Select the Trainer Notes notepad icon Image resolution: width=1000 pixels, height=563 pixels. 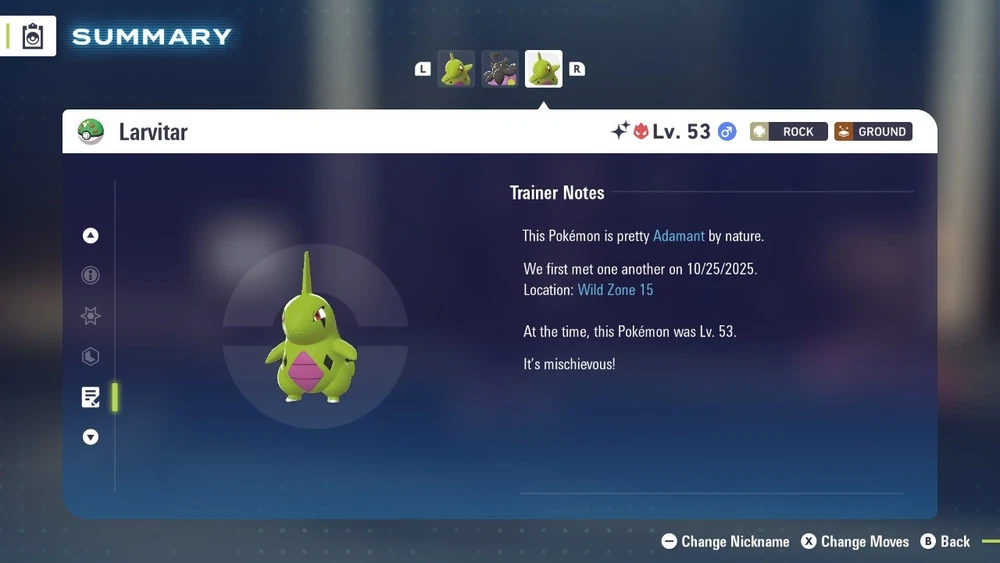pos(91,397)
